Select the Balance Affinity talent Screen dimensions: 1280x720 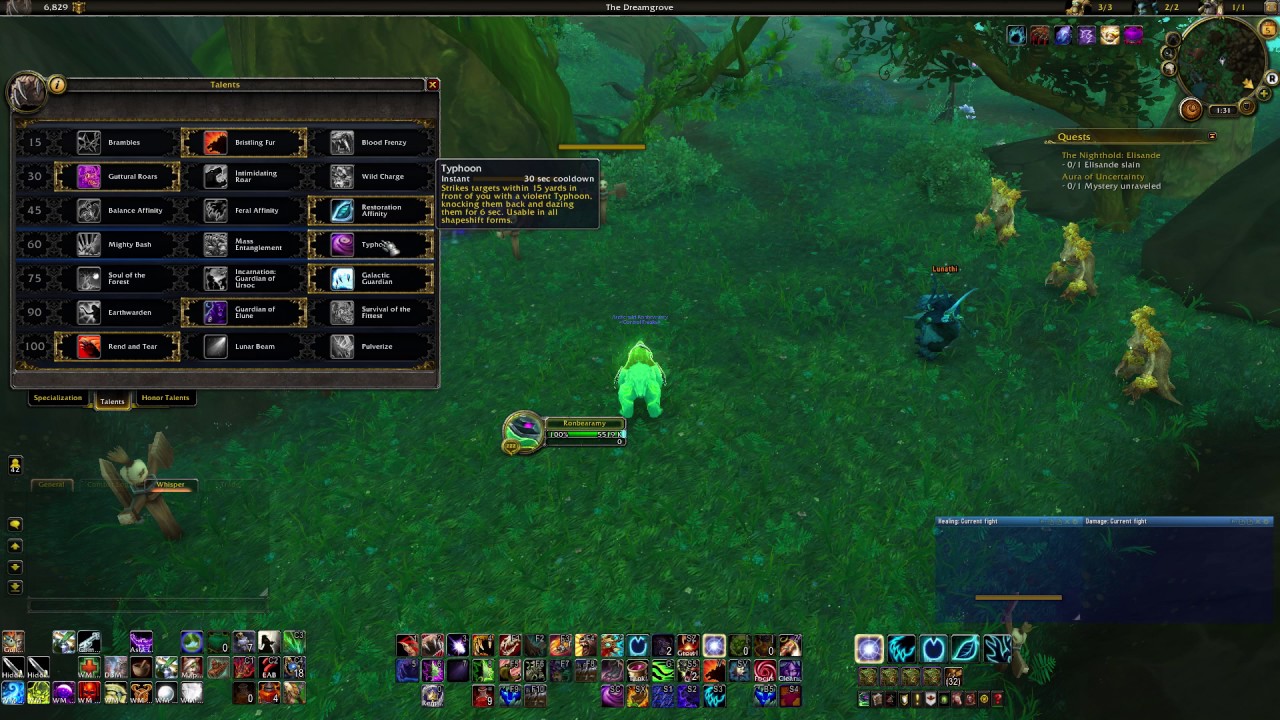(117, 211)
